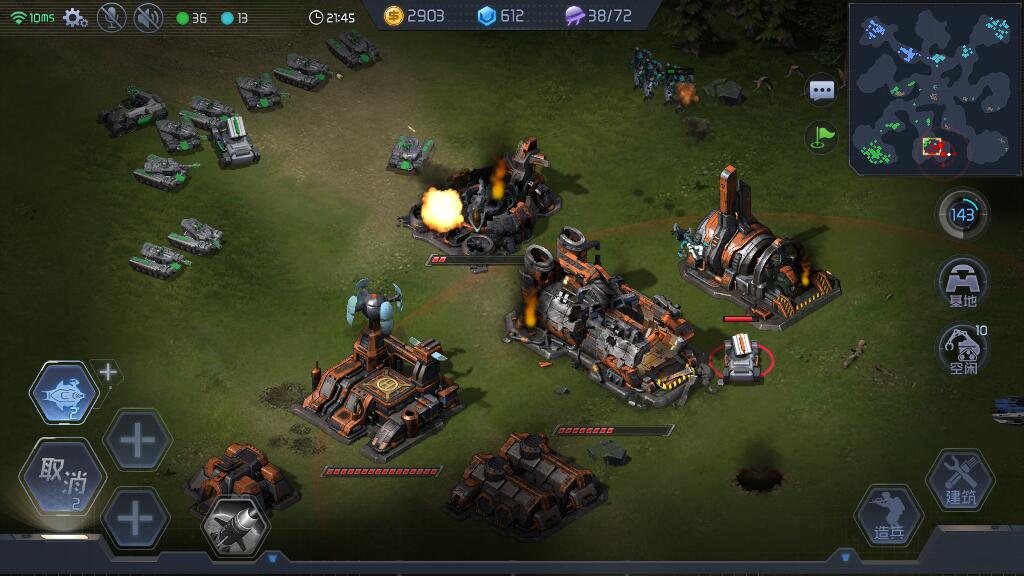
Task: Toggle the muted microphone icon
Action: [x=111, y=17]
